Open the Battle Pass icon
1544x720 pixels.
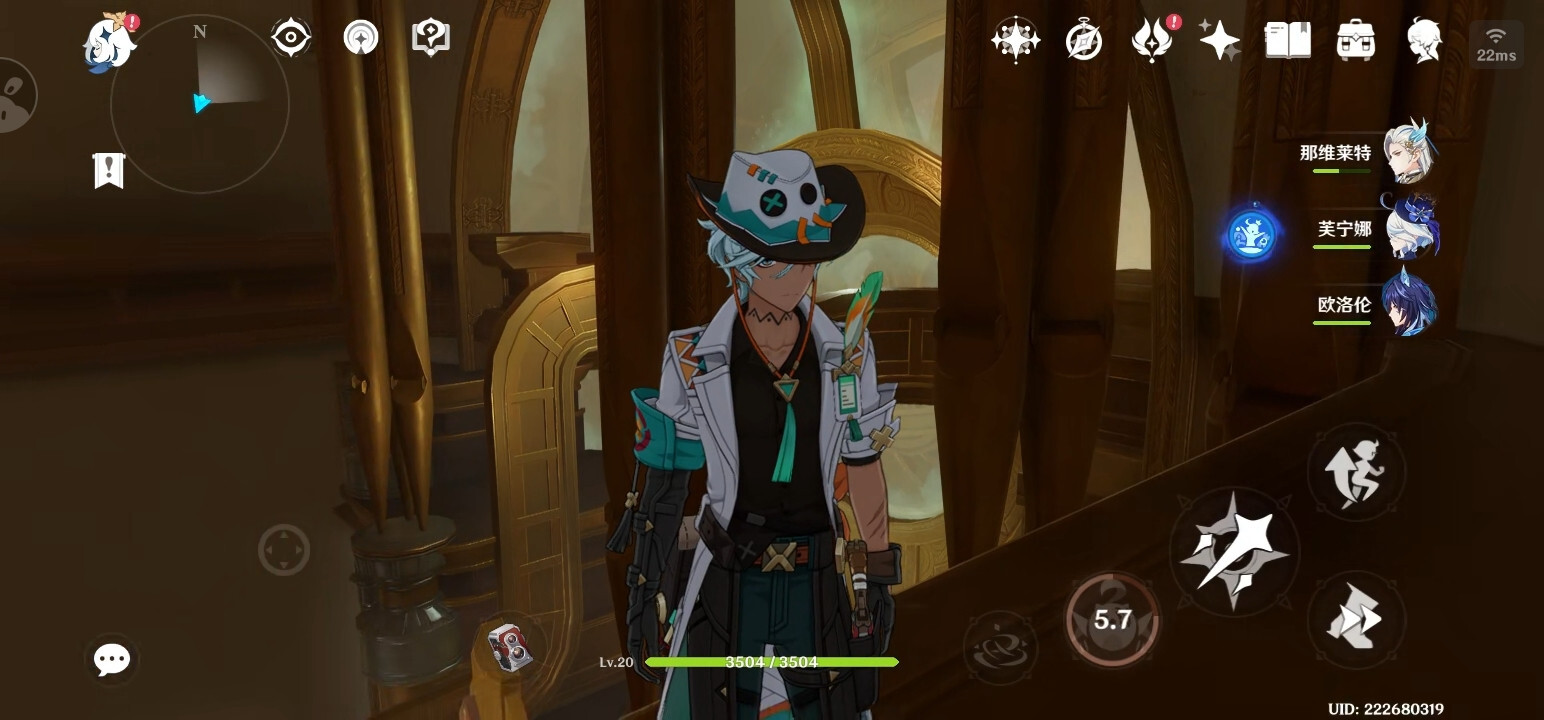click(x=1151, y=41)
